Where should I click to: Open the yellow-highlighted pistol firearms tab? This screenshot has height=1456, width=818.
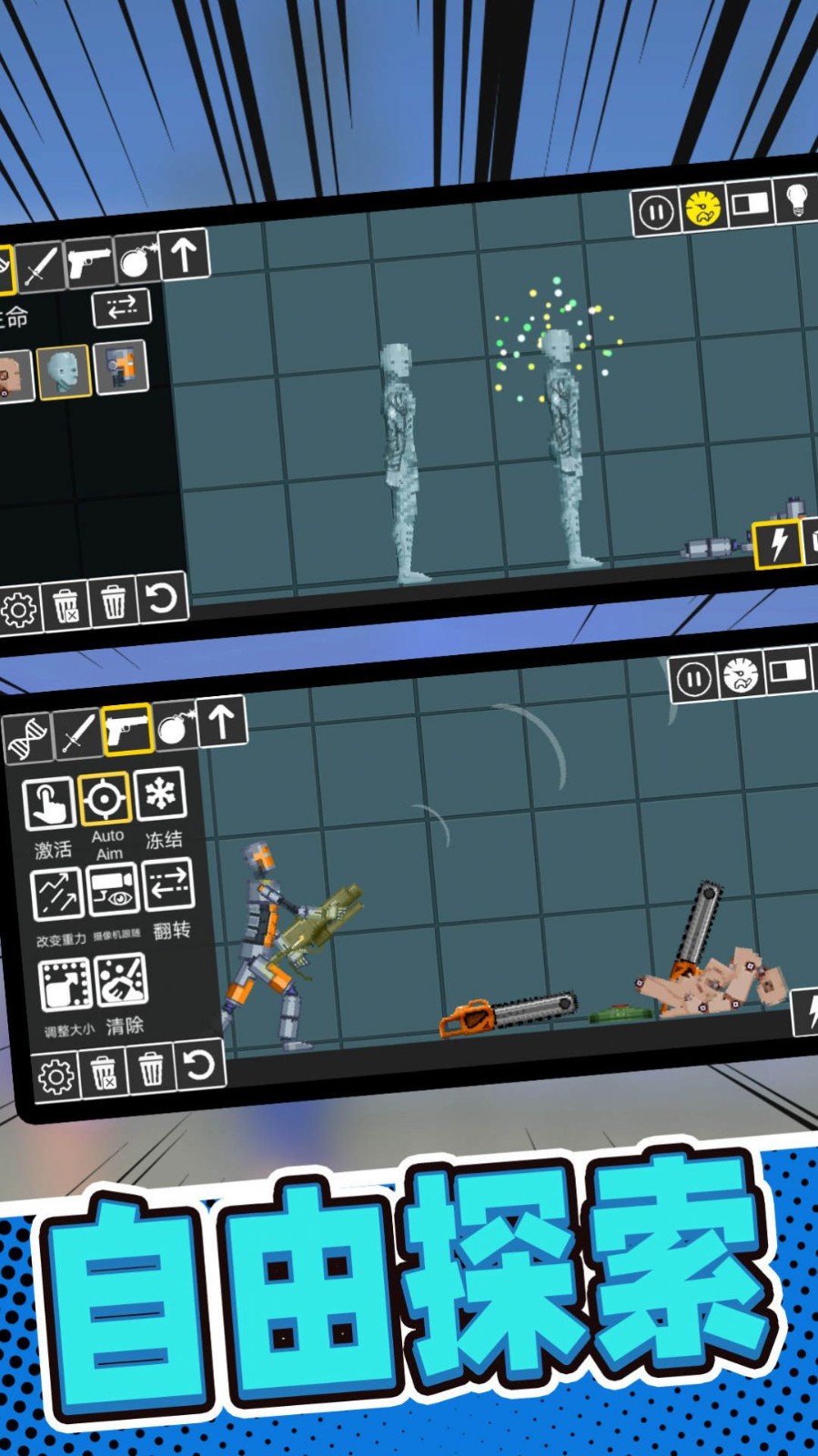tap(126, 729)
